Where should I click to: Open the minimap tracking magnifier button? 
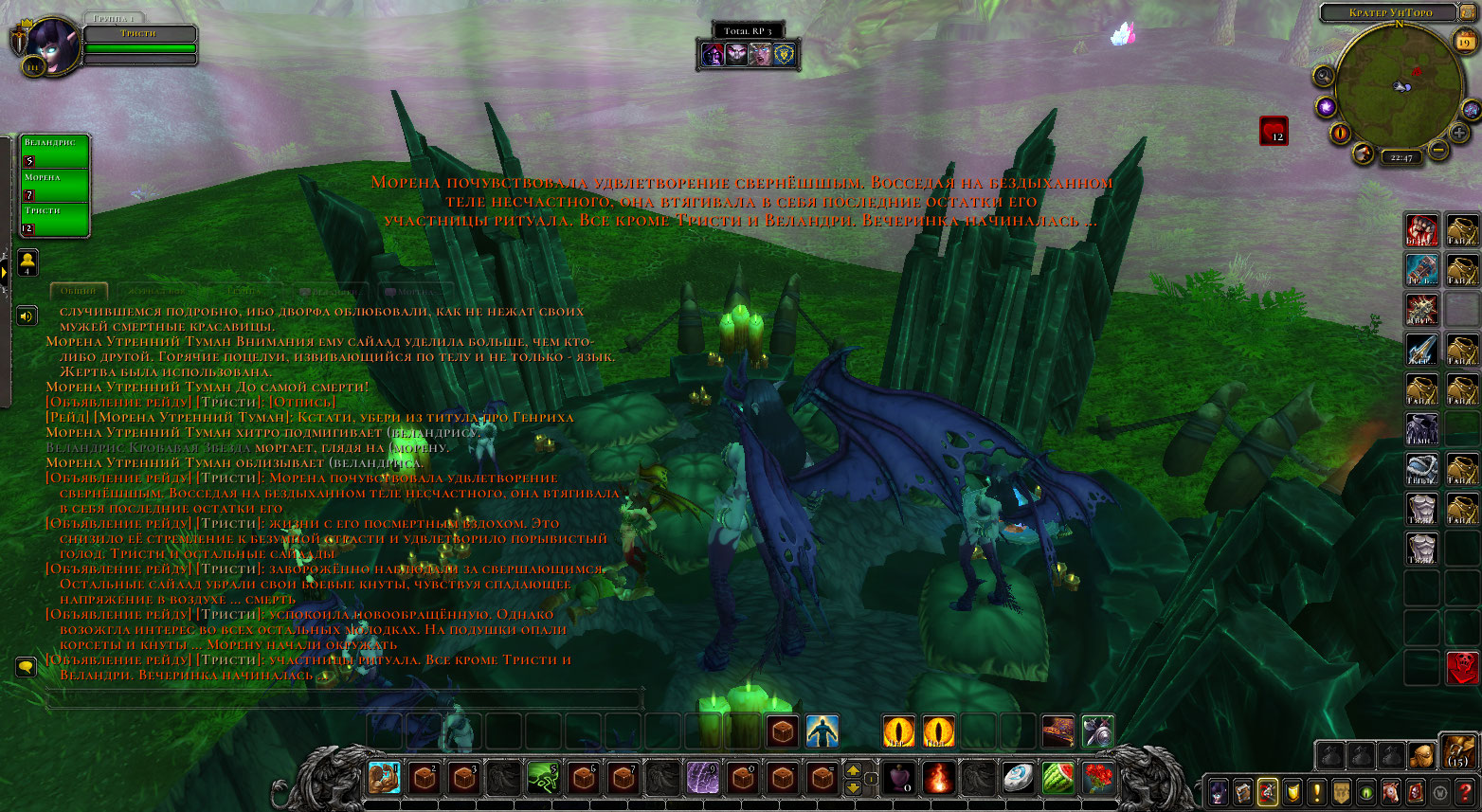1324,76
